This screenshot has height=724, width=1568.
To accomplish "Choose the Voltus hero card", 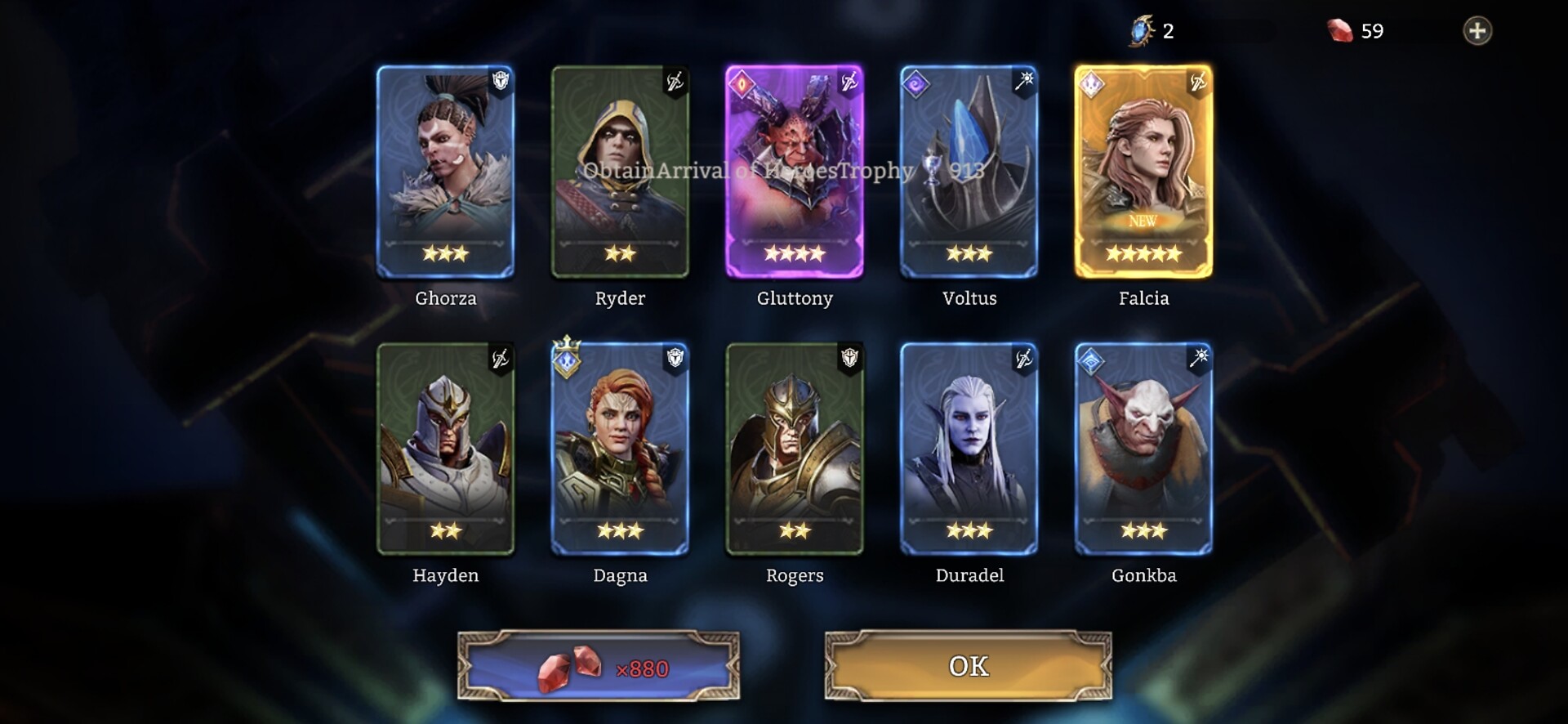I will click(969, 172).
